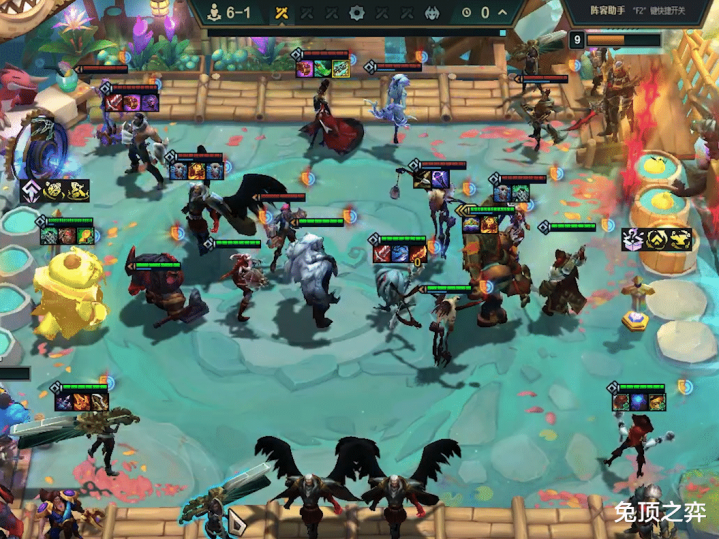This screenshot has height=539, width=719.
Task: Select the highlighted gold crossed-swords round icon
Action: point(282,13)
